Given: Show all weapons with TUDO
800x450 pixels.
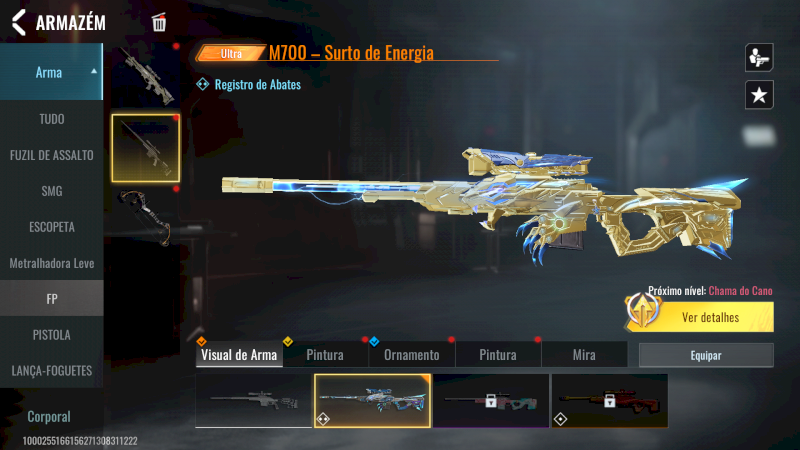Looking at the screenshot, I should click(x=51, y=119).
